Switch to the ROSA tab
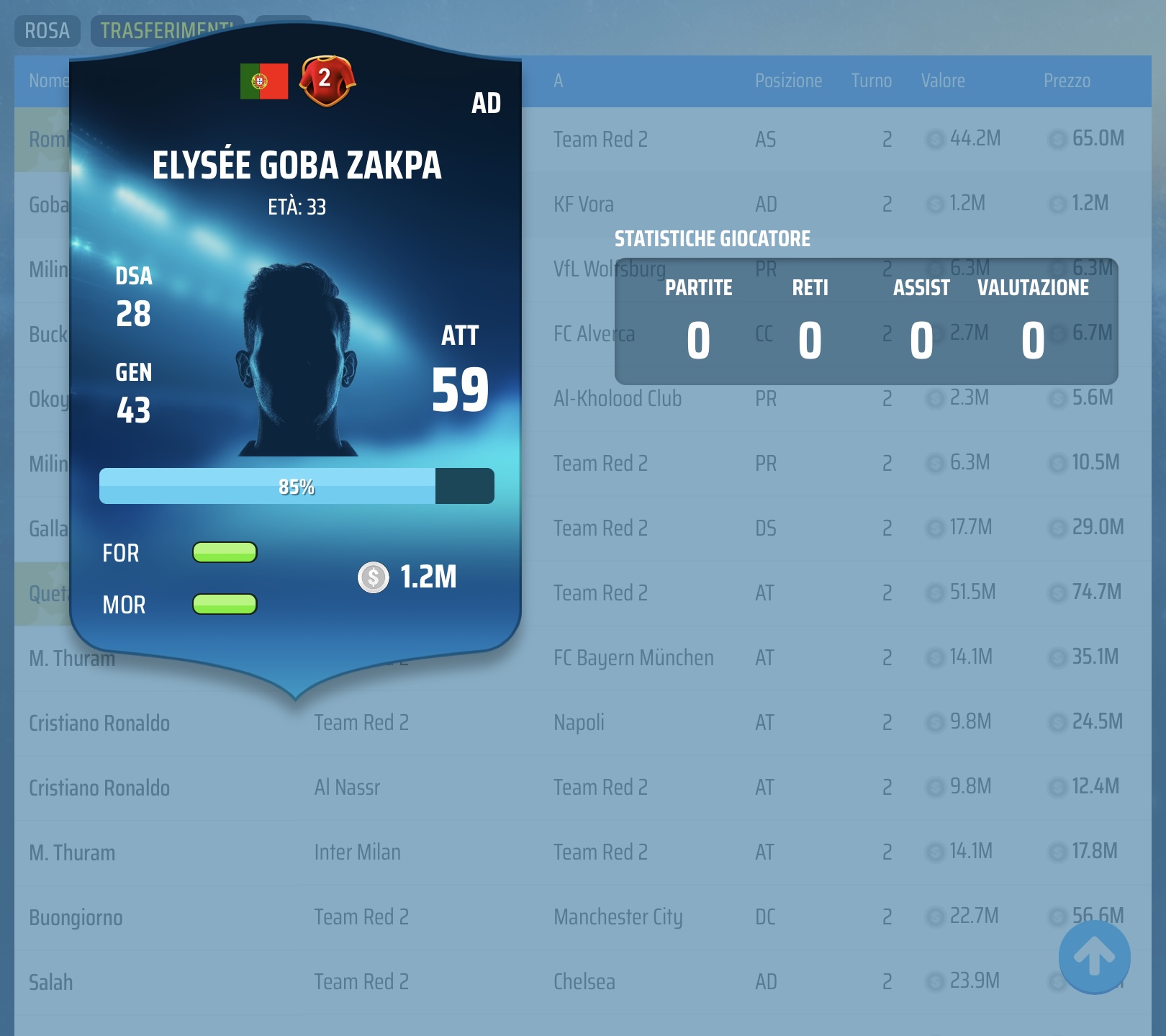The image size is (1166, 1036). click(x=47, y=31)
